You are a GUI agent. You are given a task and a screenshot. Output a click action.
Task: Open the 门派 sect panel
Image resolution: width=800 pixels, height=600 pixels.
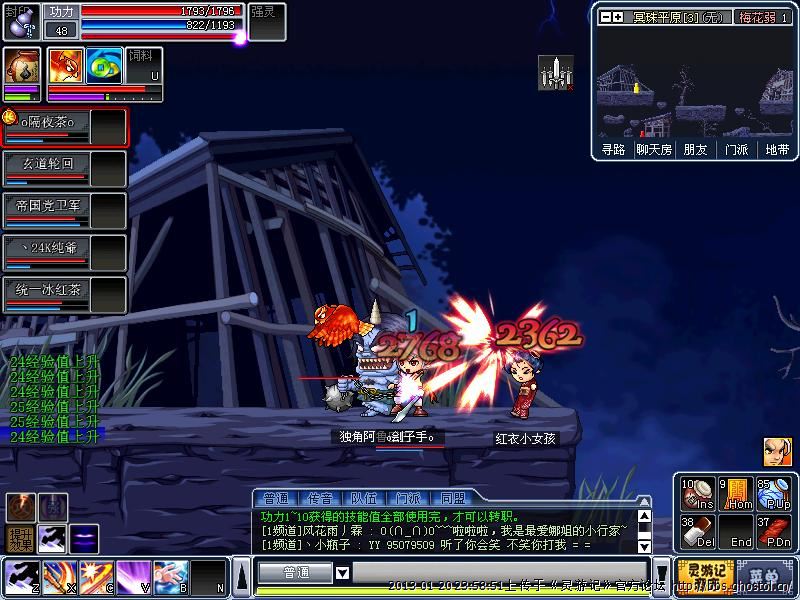[736, 150]
